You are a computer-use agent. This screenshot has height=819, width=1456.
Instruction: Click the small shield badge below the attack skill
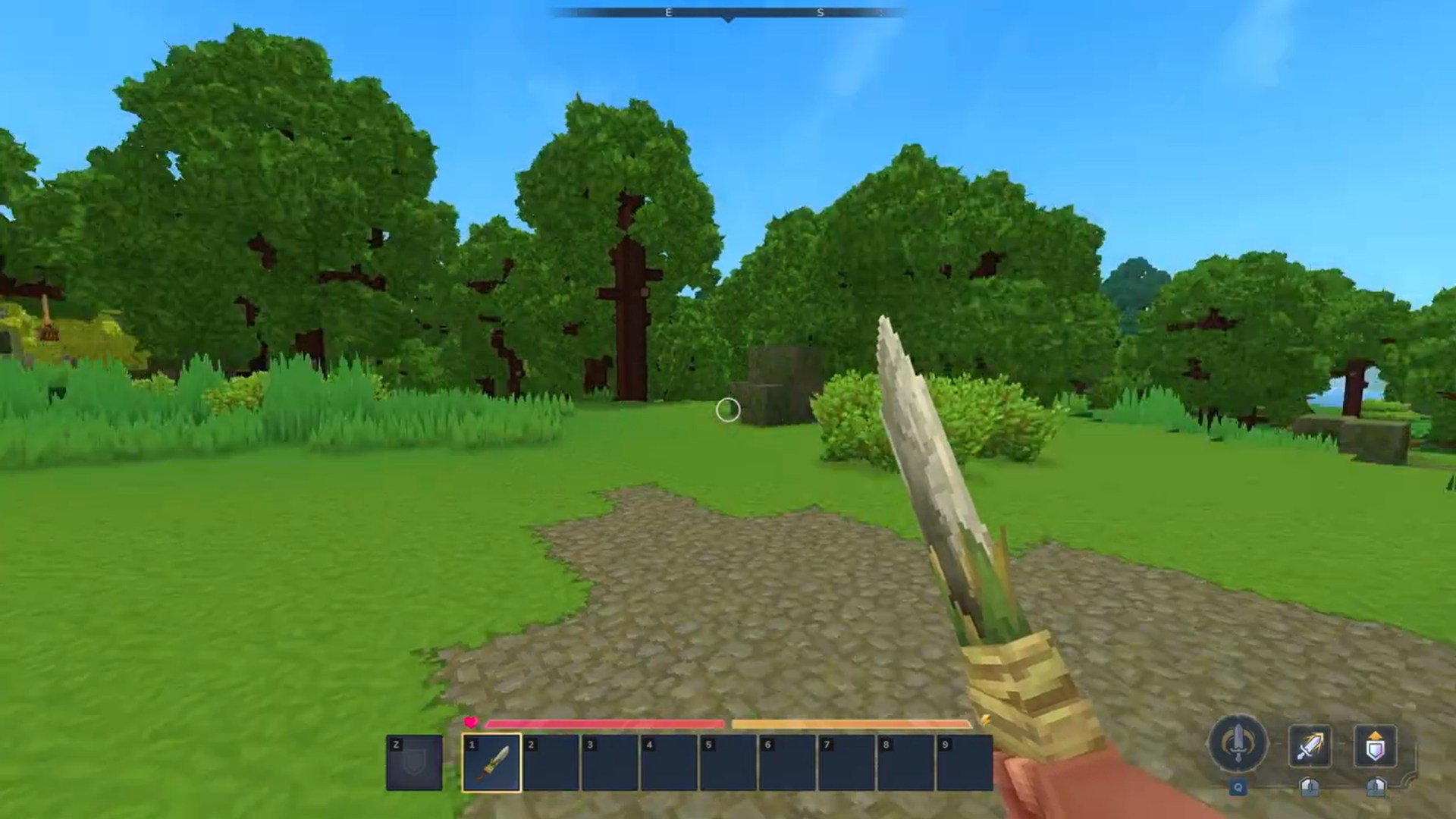pos(1310,789)
